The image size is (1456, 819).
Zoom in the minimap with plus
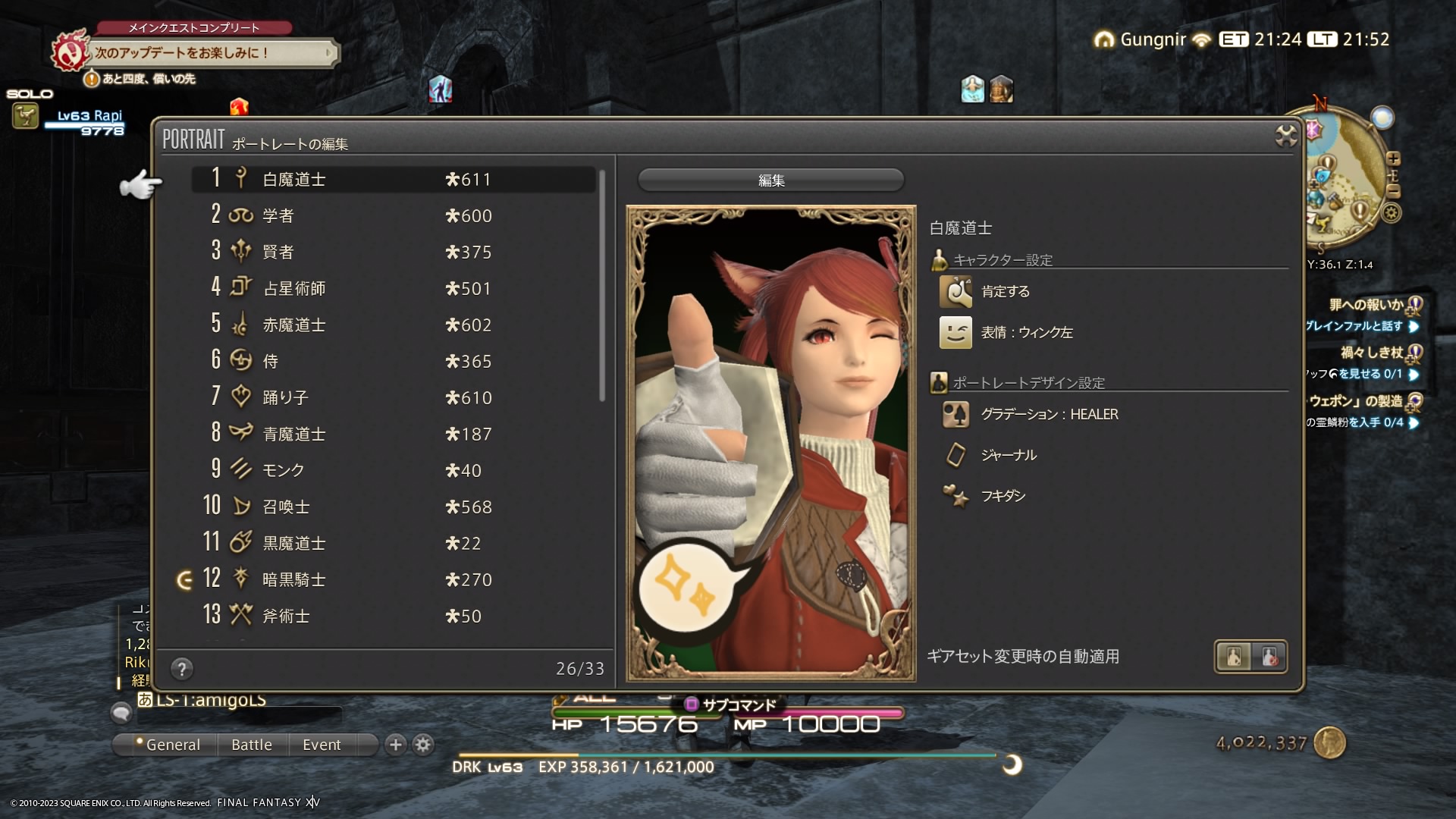[1393, 158]
